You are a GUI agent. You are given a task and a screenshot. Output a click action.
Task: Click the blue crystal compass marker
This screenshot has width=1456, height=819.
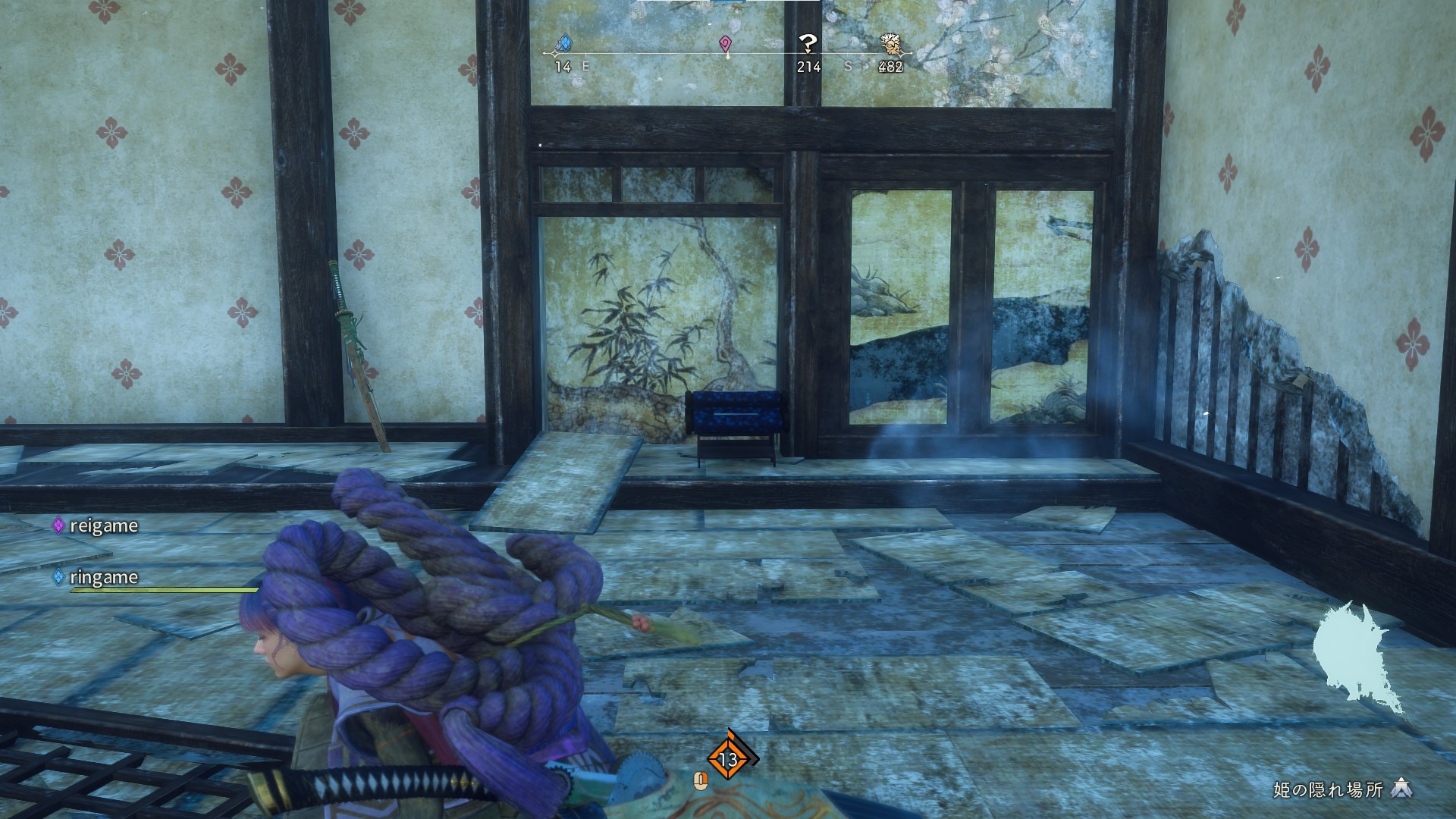[563, 44]
